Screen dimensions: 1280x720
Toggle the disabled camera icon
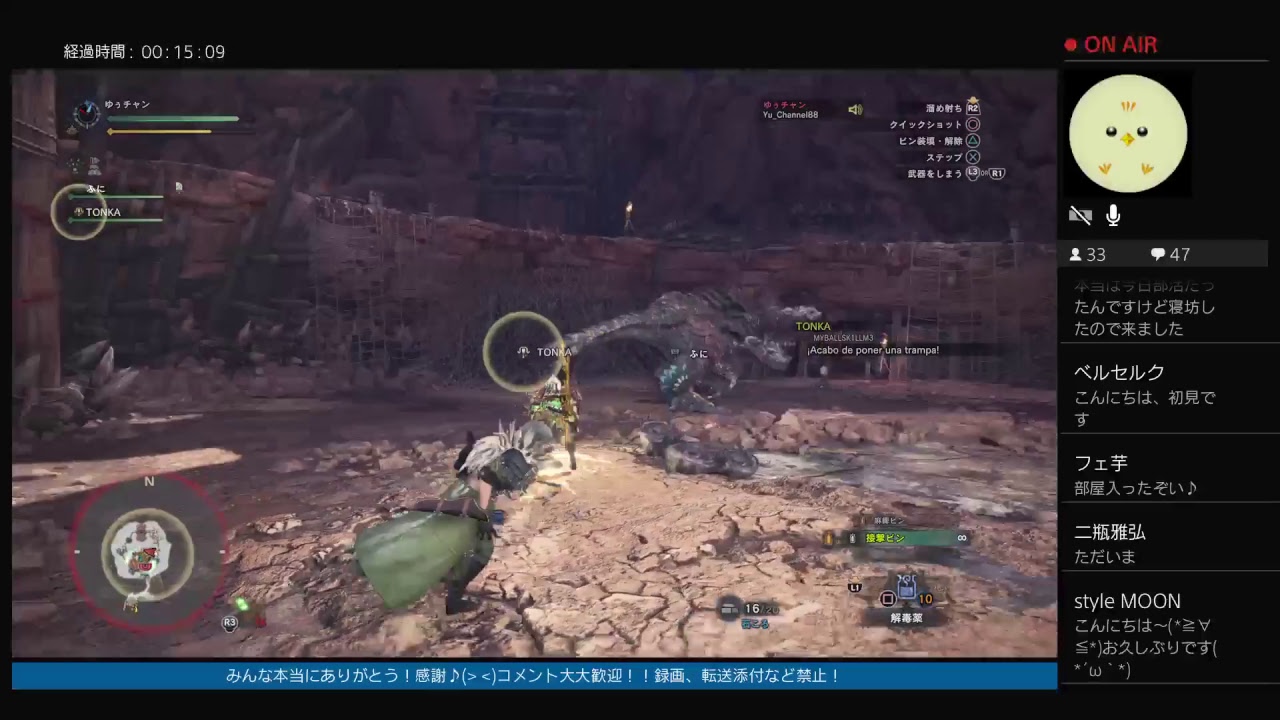coord(1080,215)
